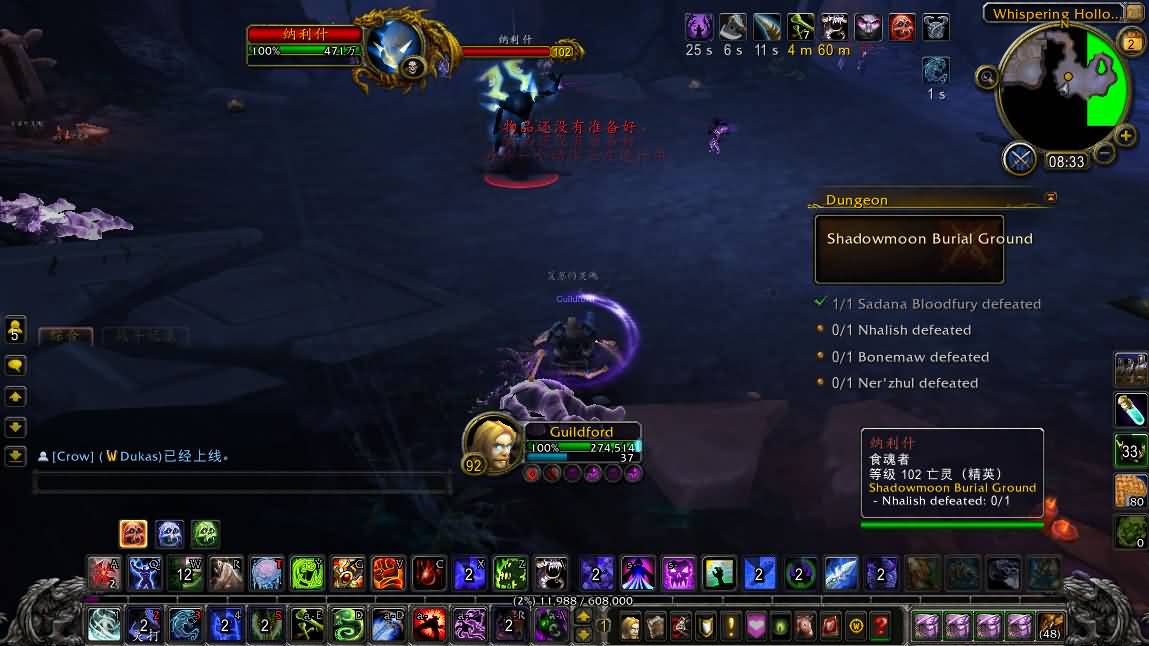The height and width of the screenshot is (646, 1149).
Task: Select the green skull presence icon
Action: coord(205,533)
